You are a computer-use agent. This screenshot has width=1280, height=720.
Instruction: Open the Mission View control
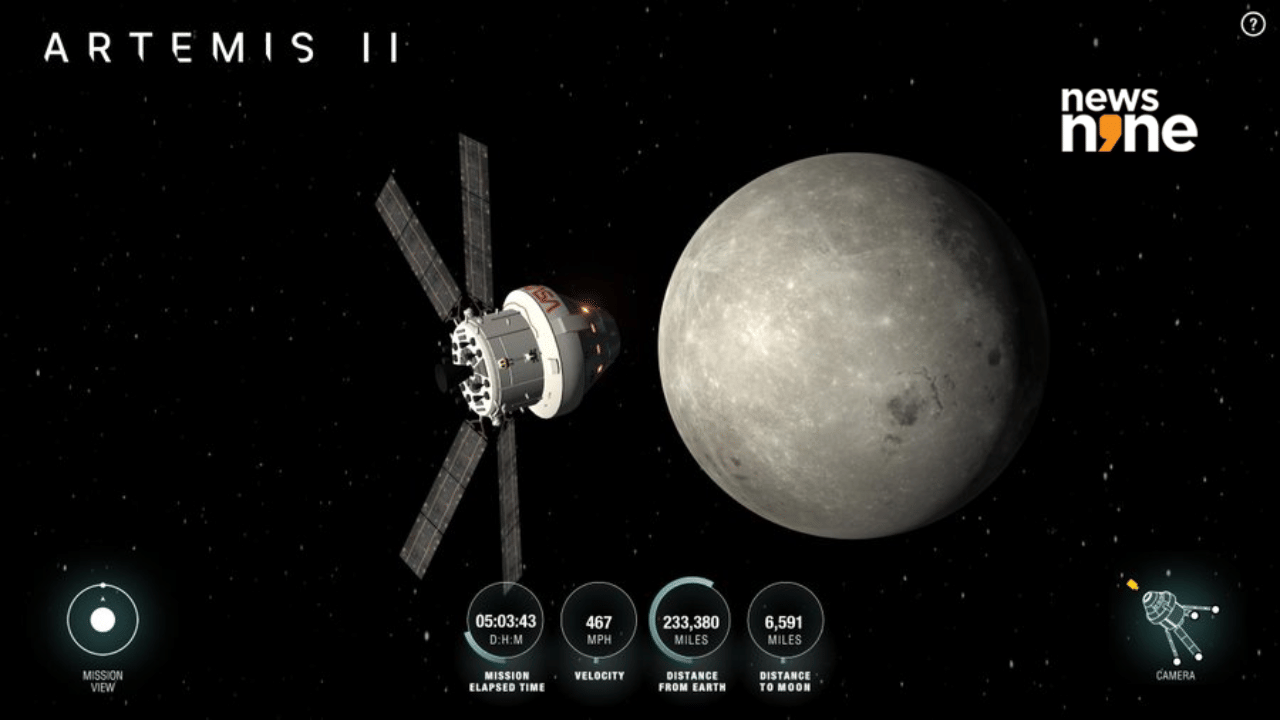click(102, 620)
